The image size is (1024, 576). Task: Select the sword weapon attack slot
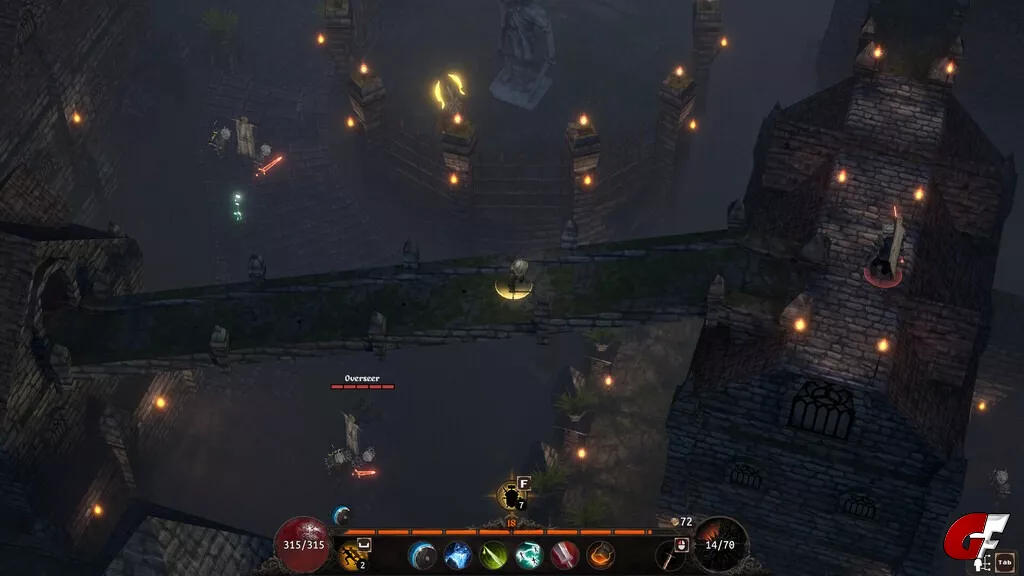671,555
